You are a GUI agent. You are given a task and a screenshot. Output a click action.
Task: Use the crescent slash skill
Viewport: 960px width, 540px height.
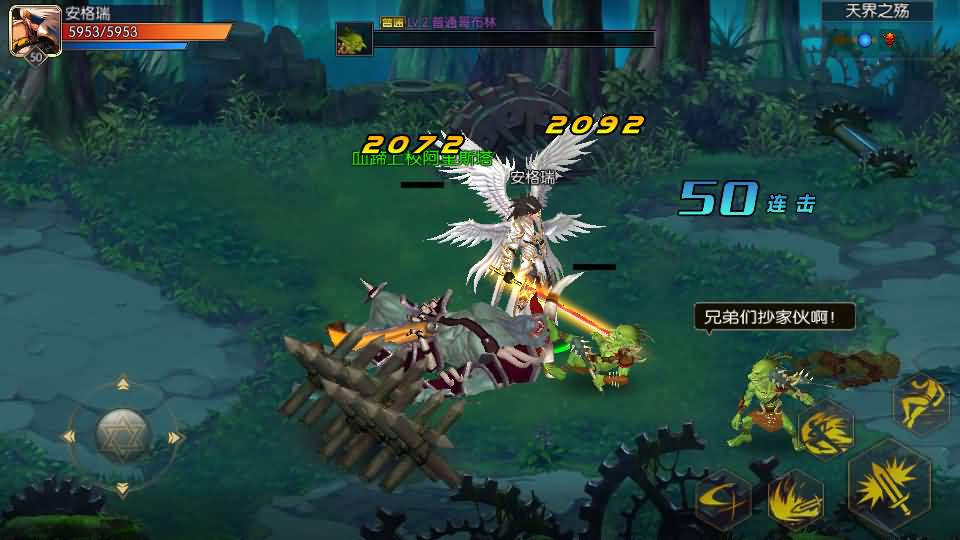pyautogui.click(x=723, y=497)
